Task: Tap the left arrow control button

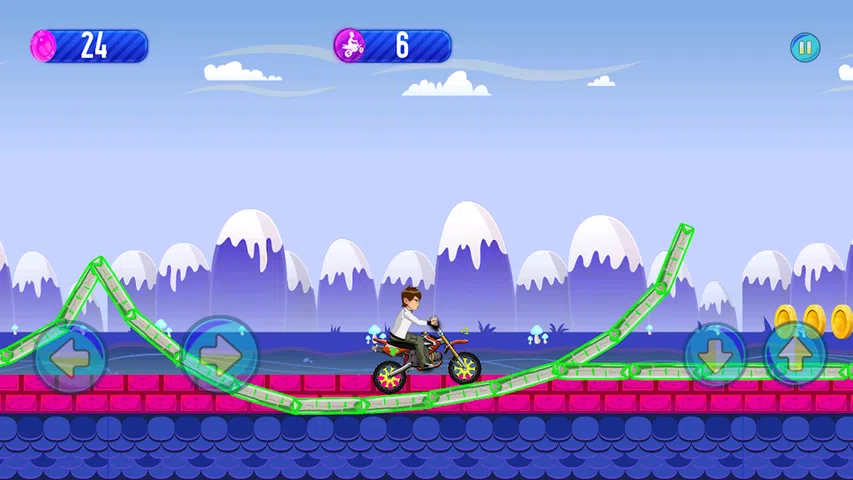Action: 70,357
